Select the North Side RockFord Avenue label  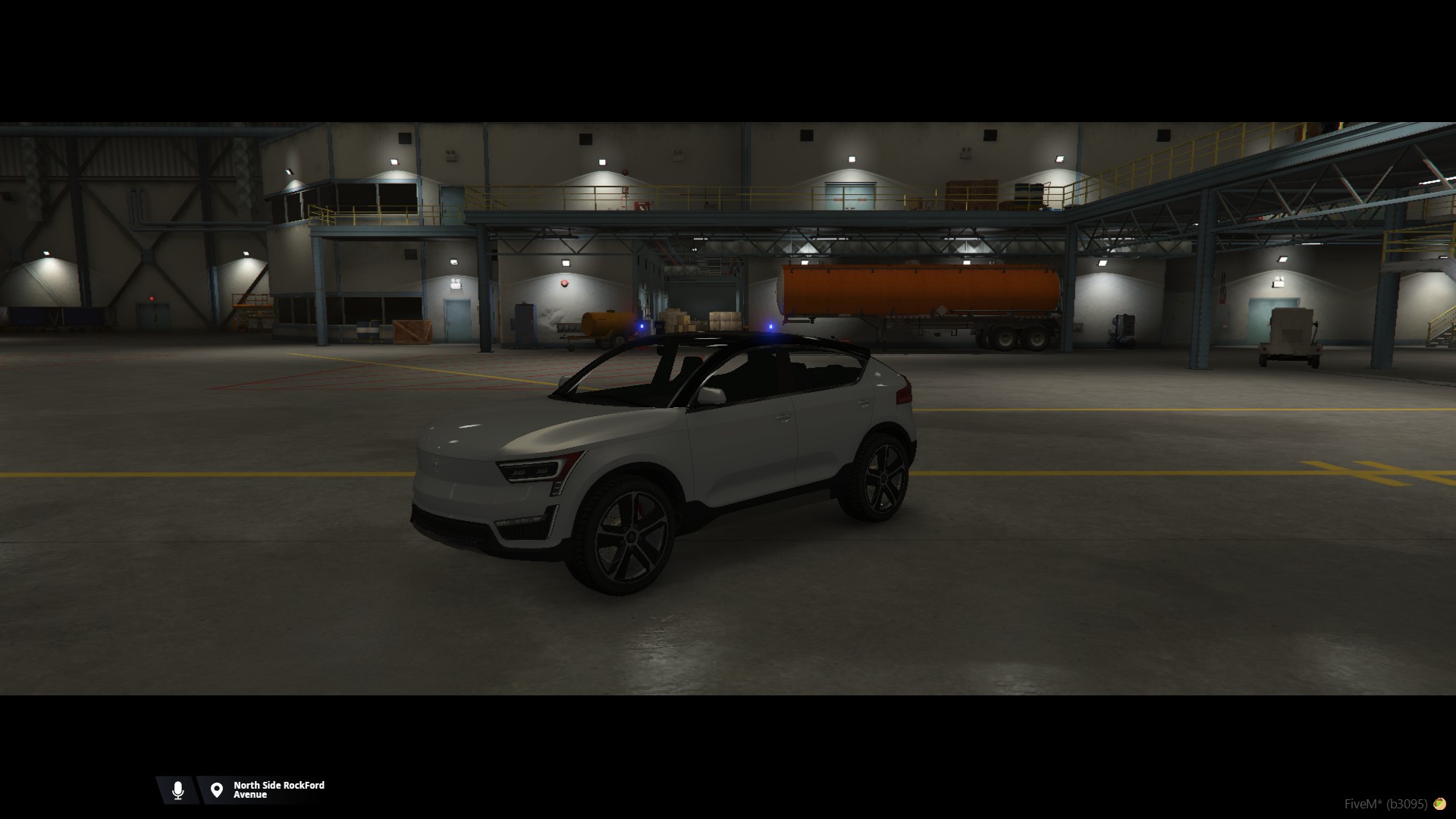[278, 790]
